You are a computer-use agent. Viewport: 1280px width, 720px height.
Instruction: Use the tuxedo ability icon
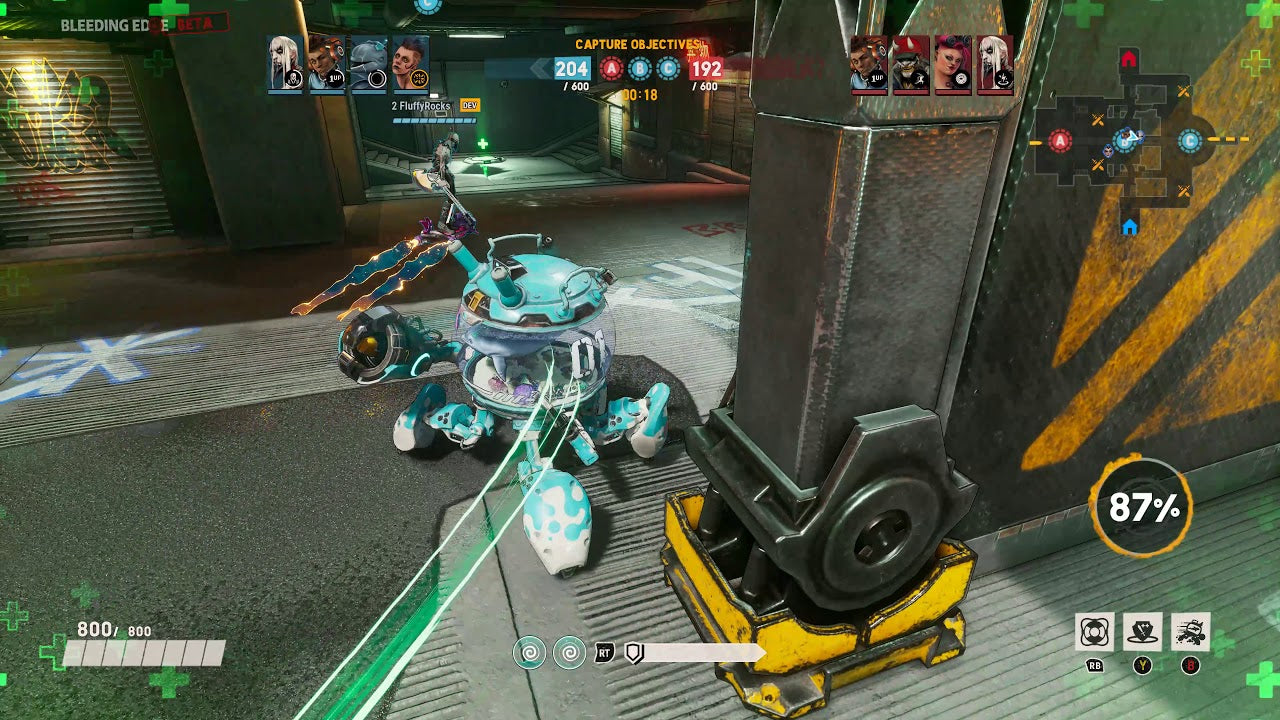[x=1142, y=632]
